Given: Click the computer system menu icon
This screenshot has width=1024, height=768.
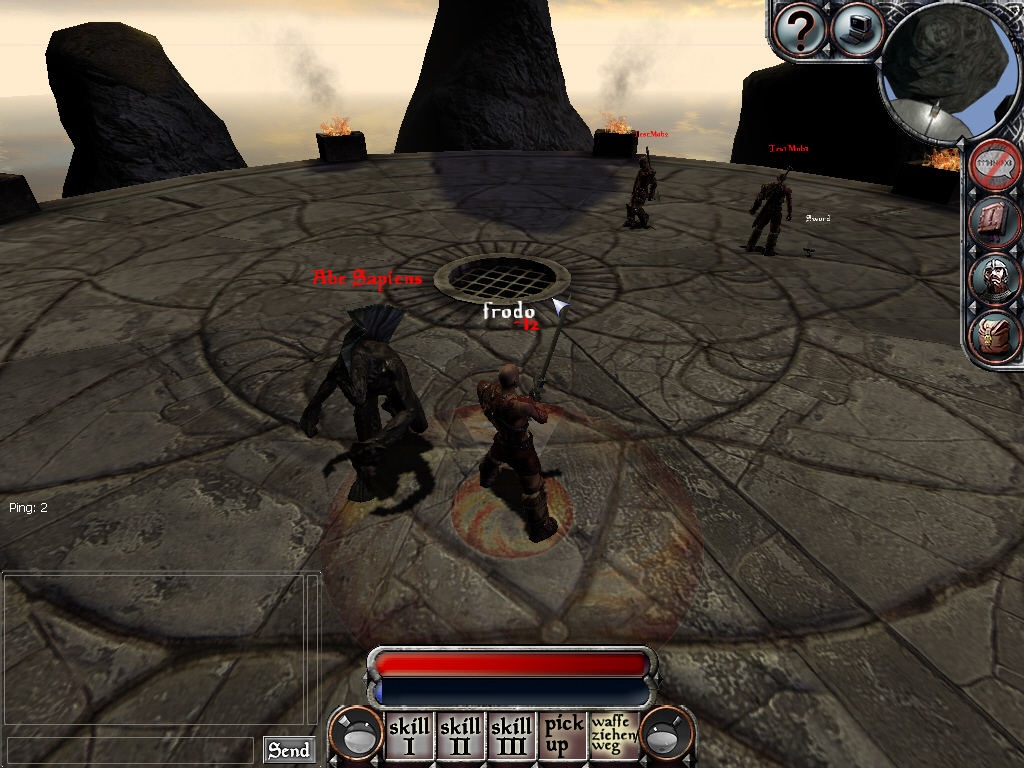Looking at the screenshot, I should (x=857, y=29).
